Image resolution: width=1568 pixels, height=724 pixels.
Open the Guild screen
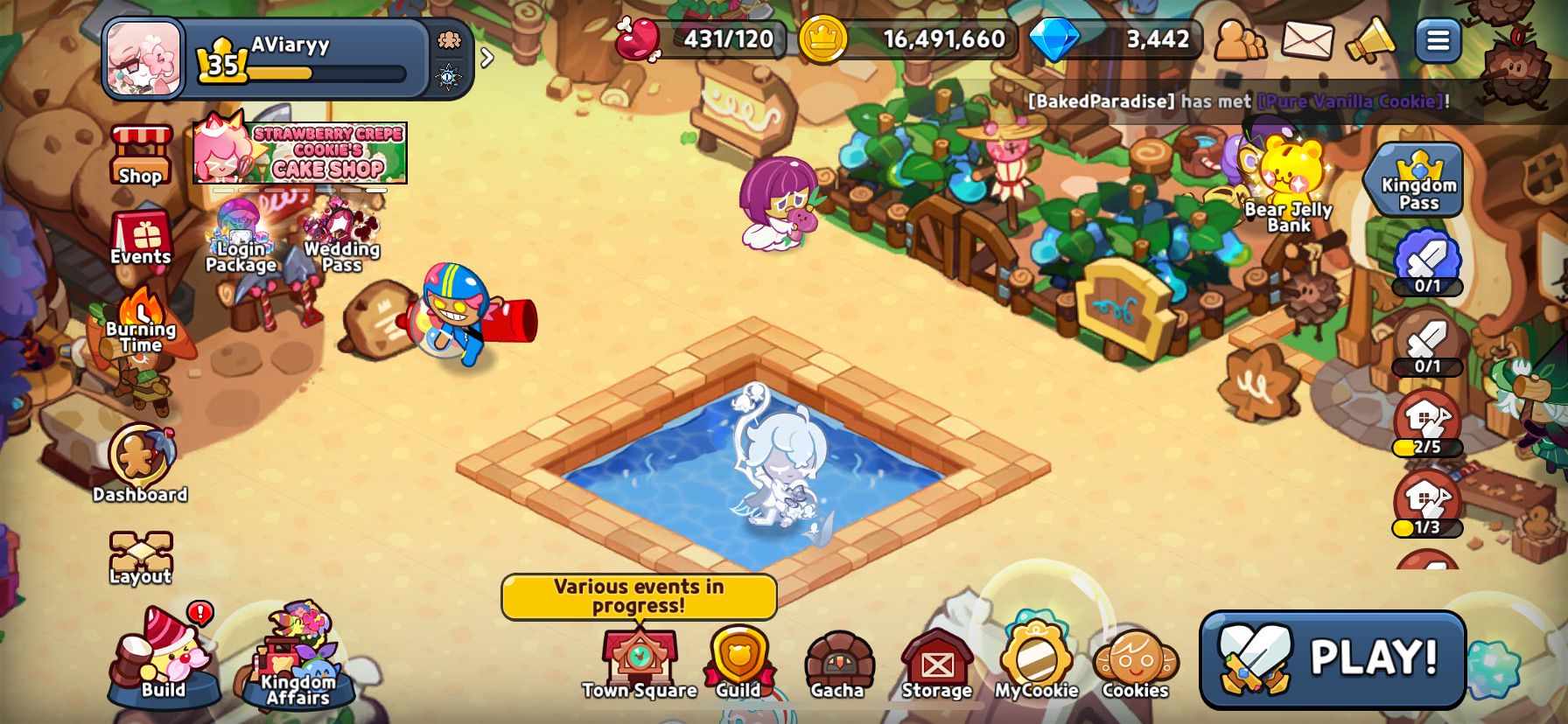[x=739, y=662]
